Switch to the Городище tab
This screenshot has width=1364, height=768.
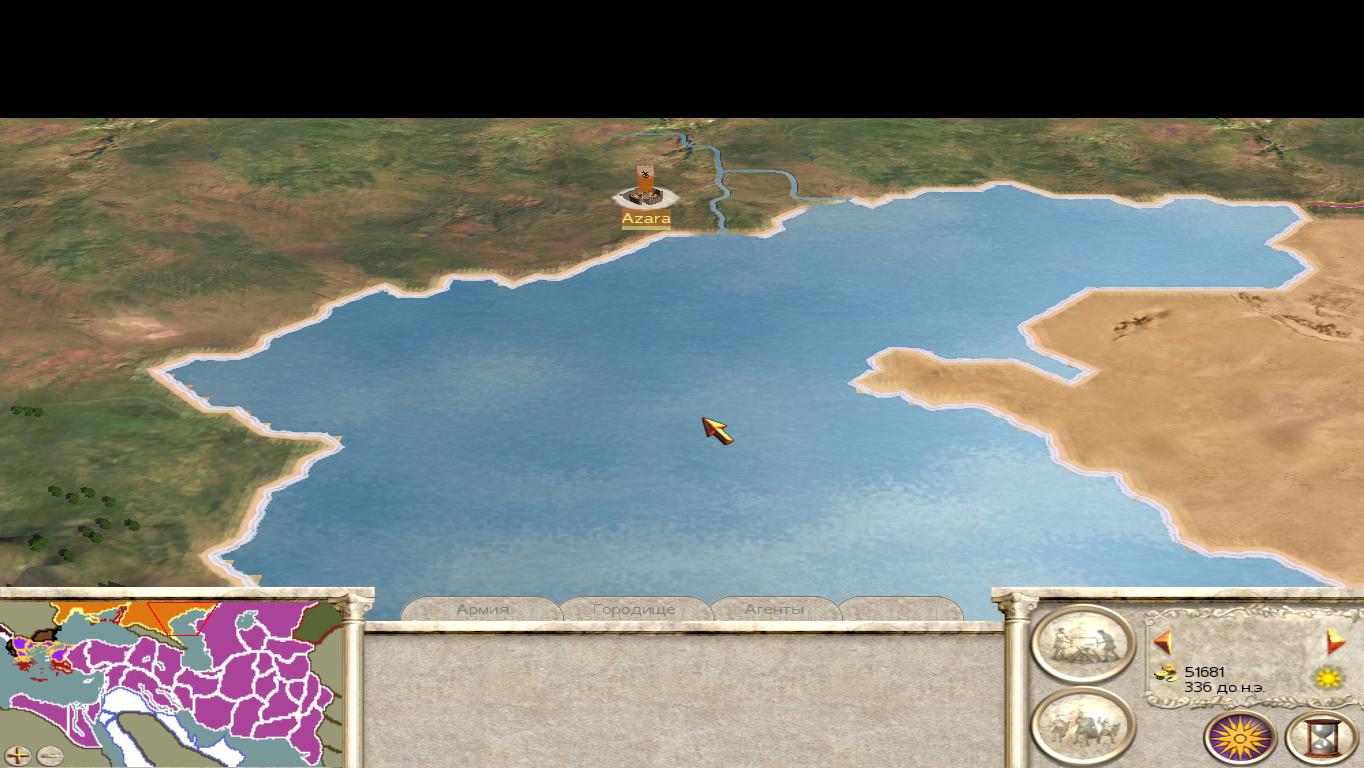[x=634, y=609]
